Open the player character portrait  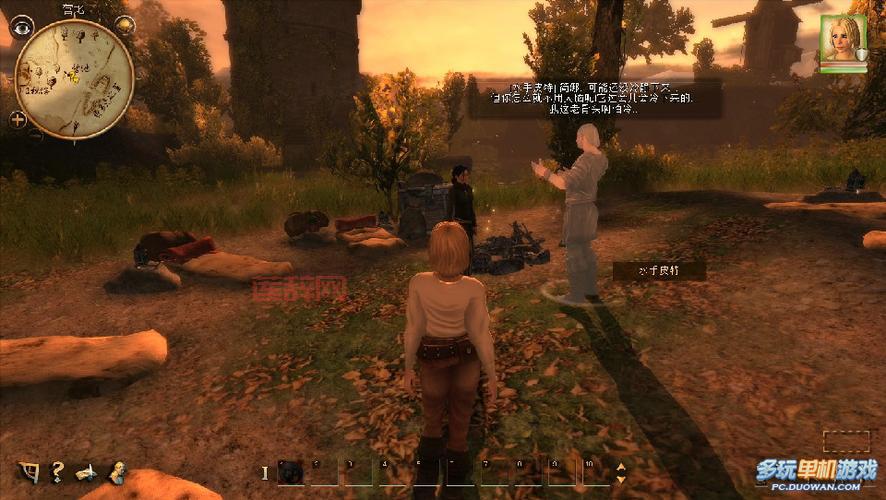click(841, 38)
